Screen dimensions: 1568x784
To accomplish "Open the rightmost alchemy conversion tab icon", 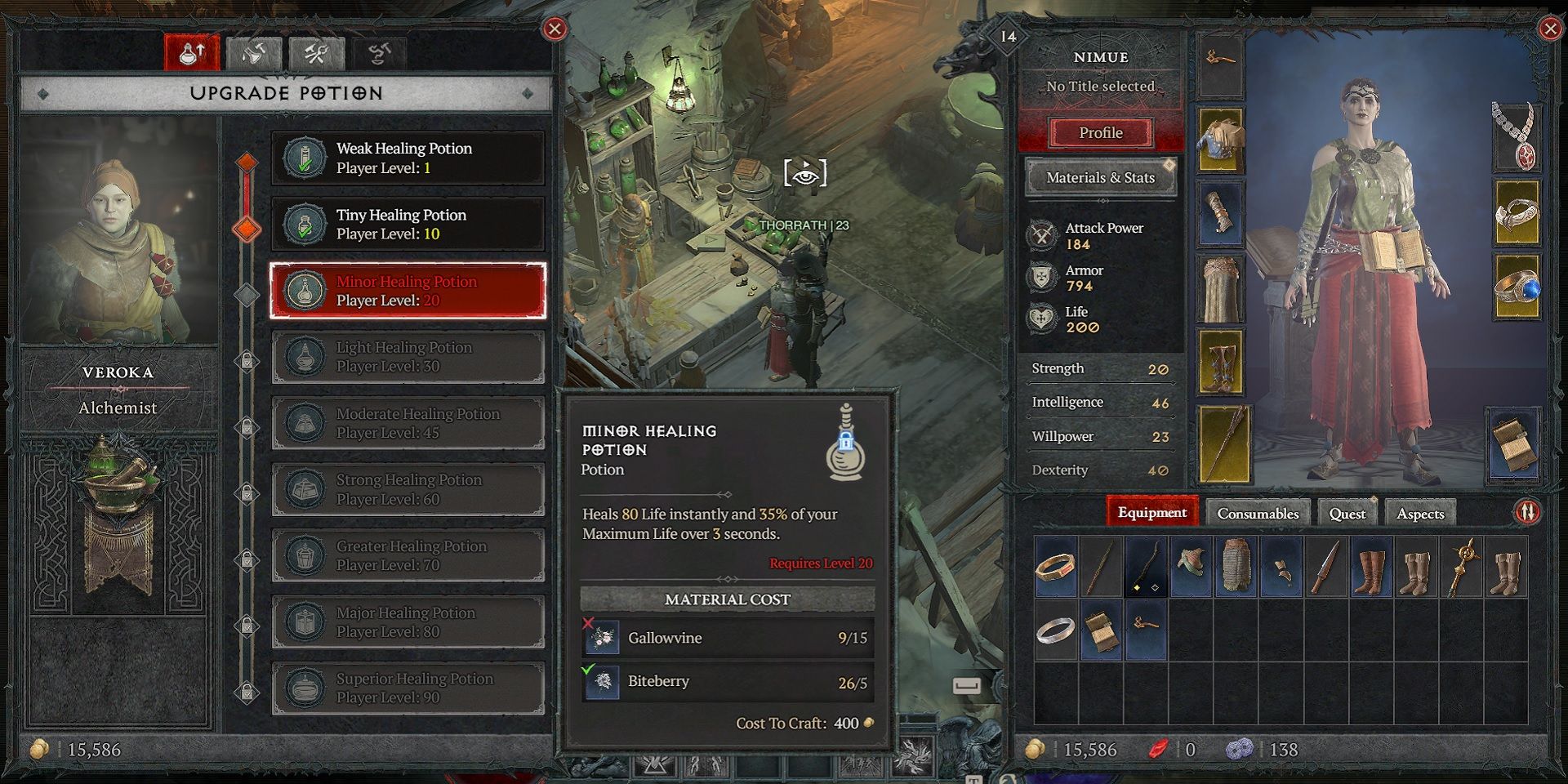I will click(380, 52).
